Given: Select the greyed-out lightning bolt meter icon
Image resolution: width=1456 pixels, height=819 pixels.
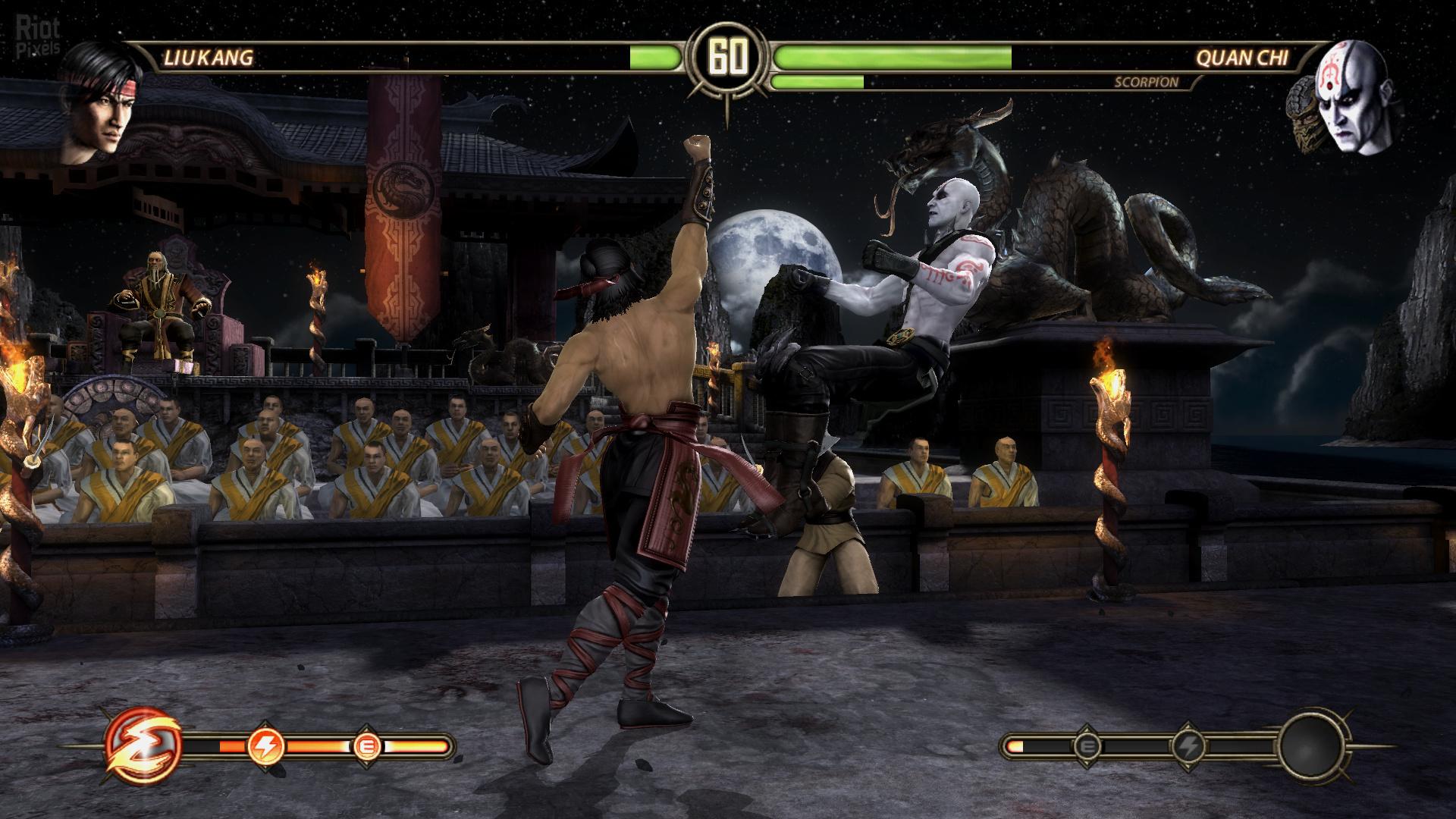Looking at the screenshot, I should [x=1186, y=748].
